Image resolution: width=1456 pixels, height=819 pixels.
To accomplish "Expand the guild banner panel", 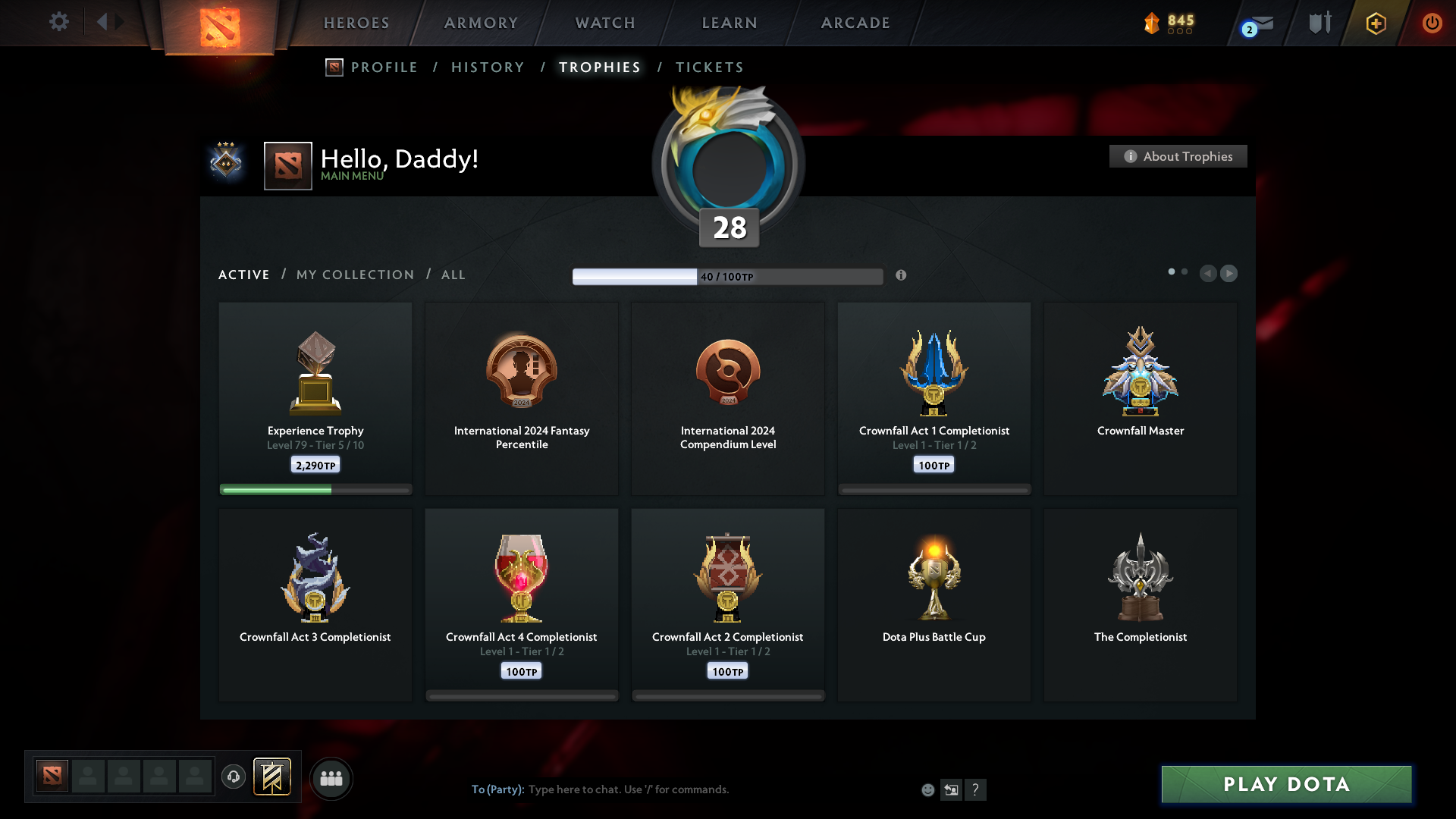I will [273, 777].
